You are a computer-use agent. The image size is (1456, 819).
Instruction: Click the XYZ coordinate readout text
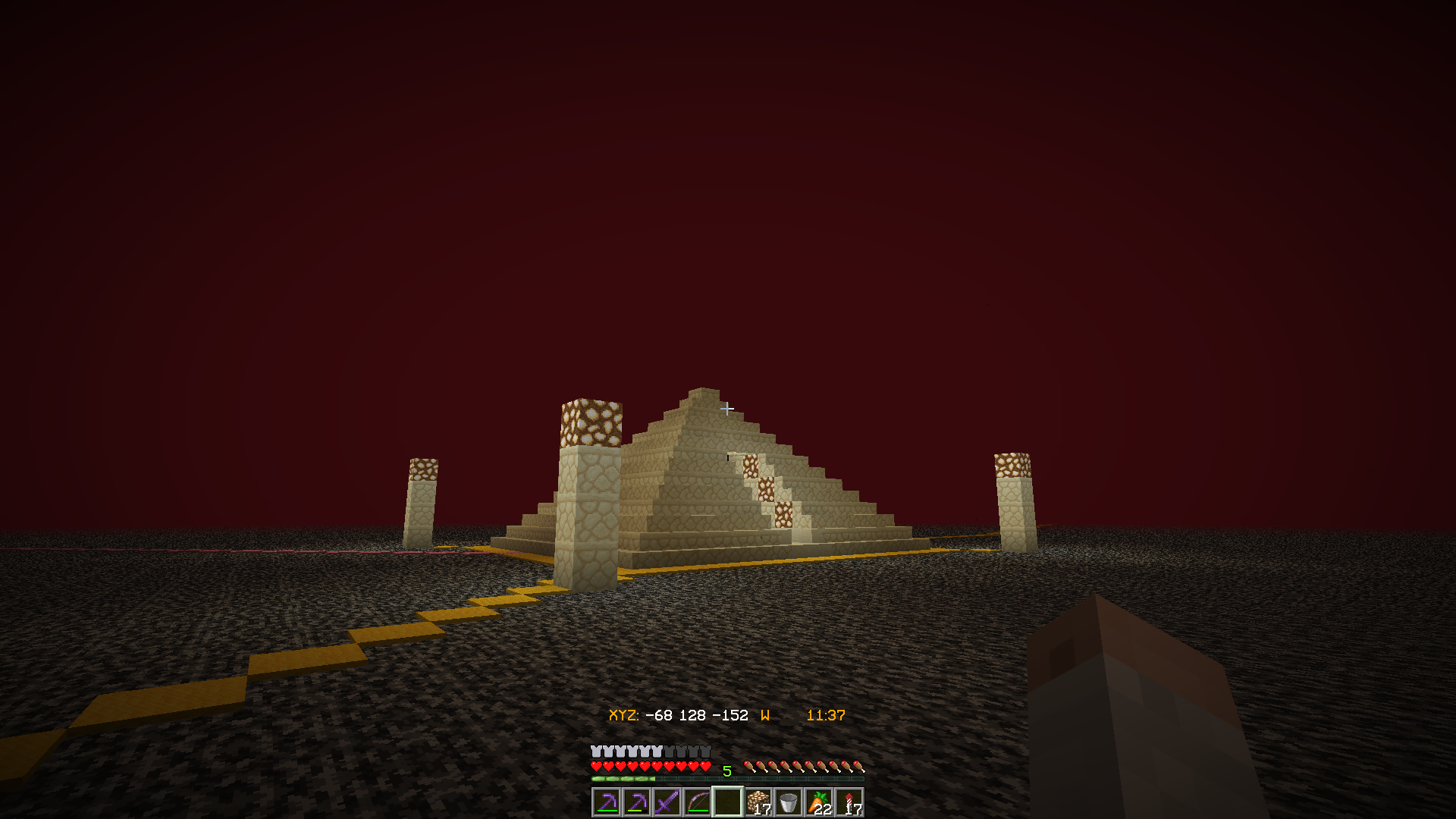tap(678, 714)
